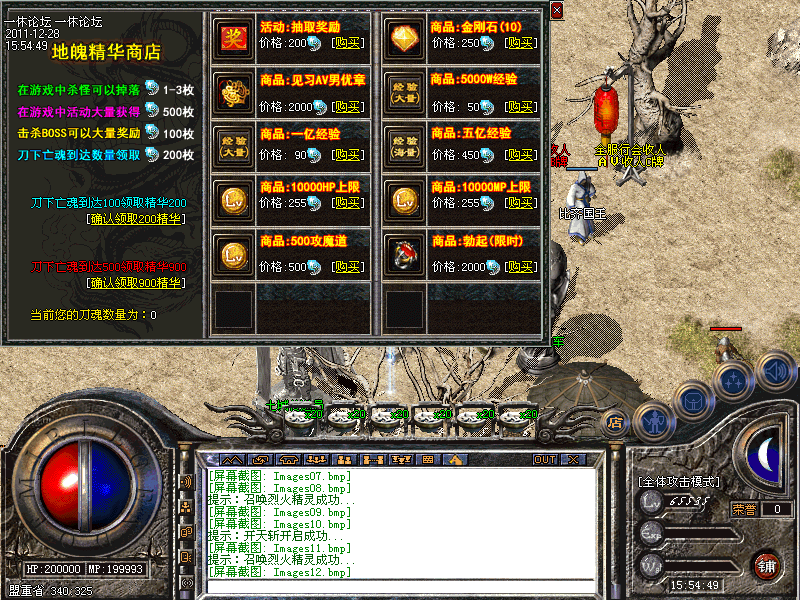This screenshot has width=800, height=600.
Task: Purchase the 一亿经验 pack
Action: [347, 155]
